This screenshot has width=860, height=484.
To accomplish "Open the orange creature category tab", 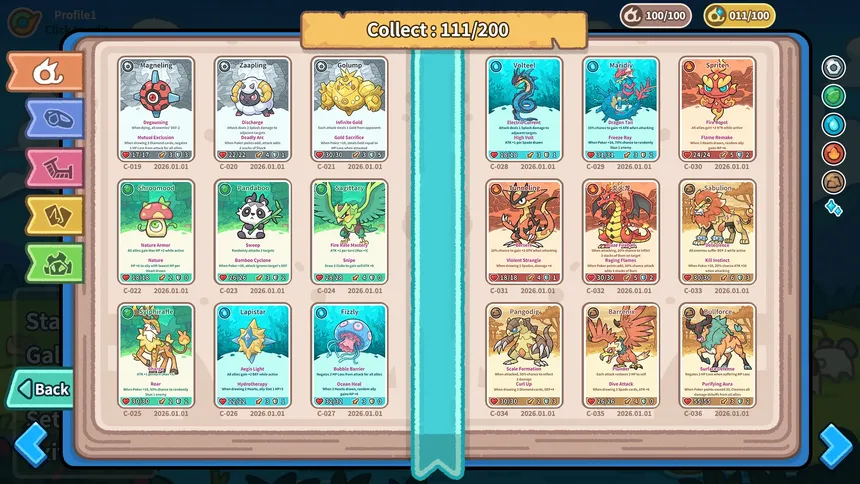I will pyautogui.click(x=45, y=72).
